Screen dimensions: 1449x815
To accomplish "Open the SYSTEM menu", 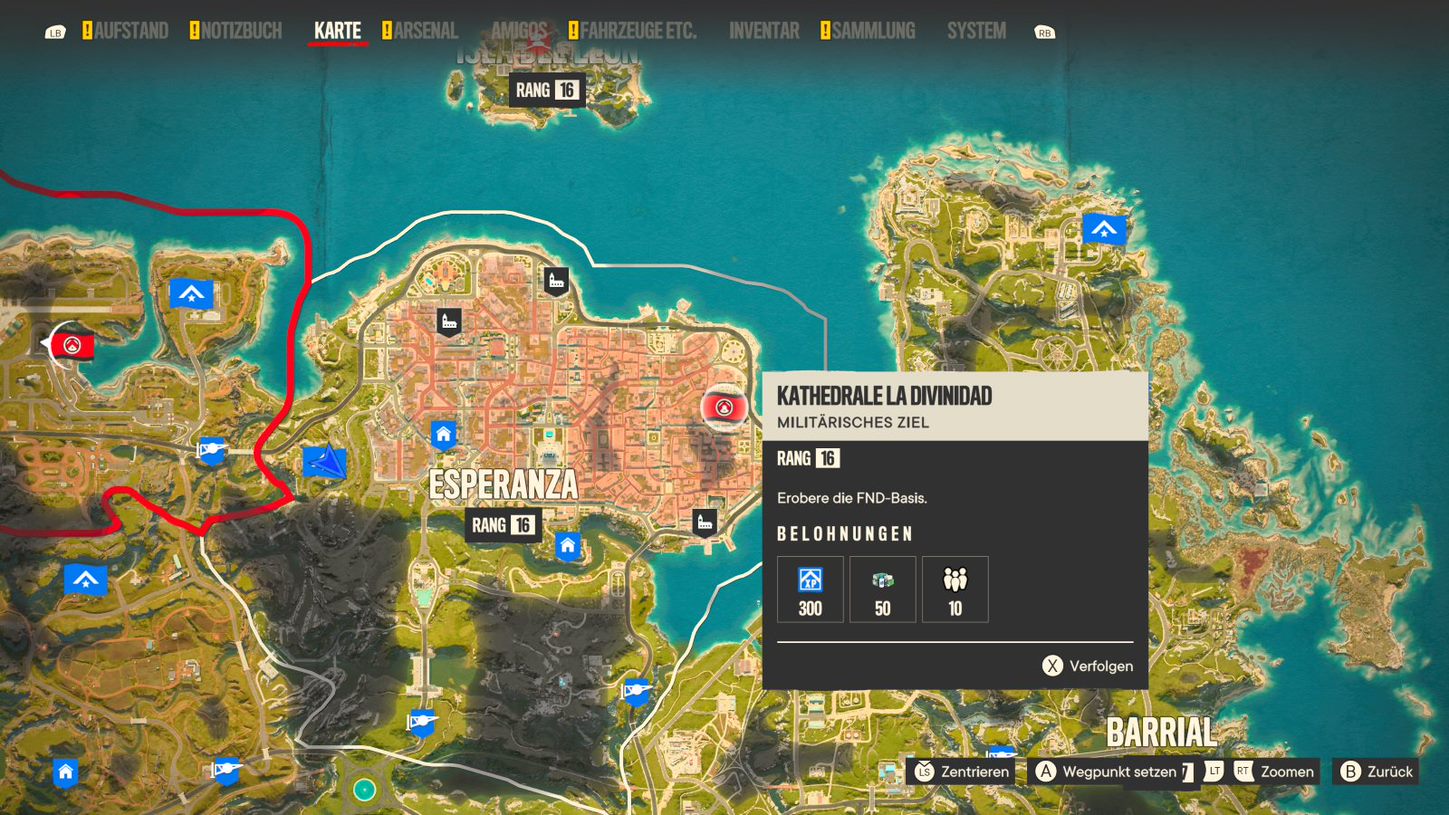I will click(975, 30).
